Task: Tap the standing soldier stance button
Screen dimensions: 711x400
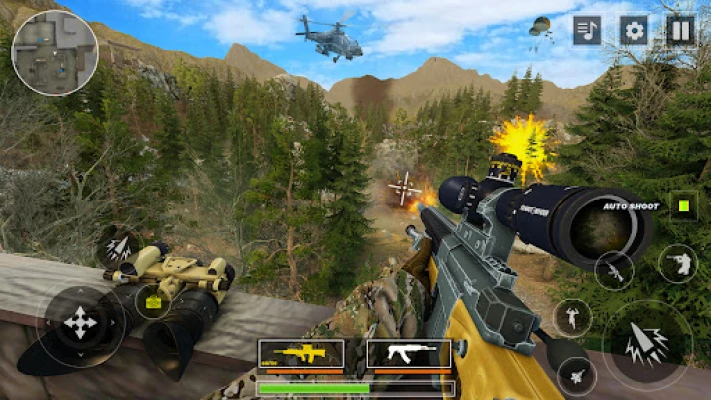Action: tap(573, 318)
